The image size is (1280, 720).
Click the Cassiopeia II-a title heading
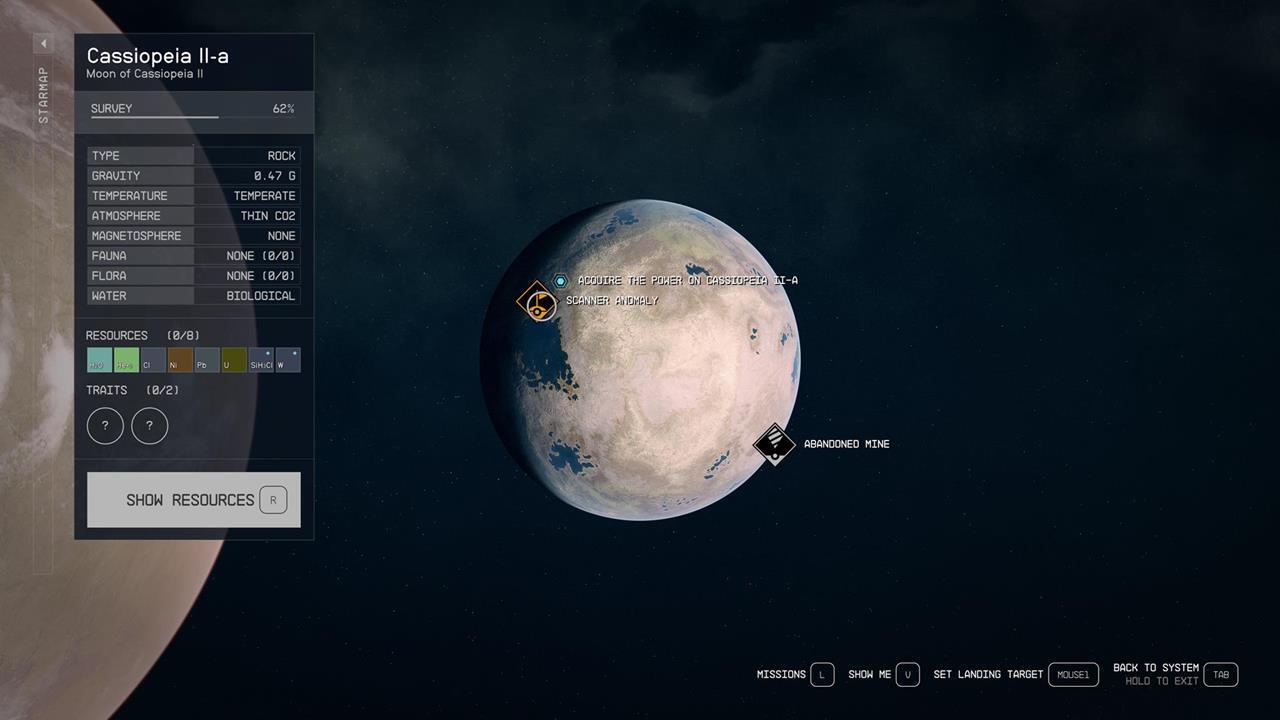[x=156, y=56]
